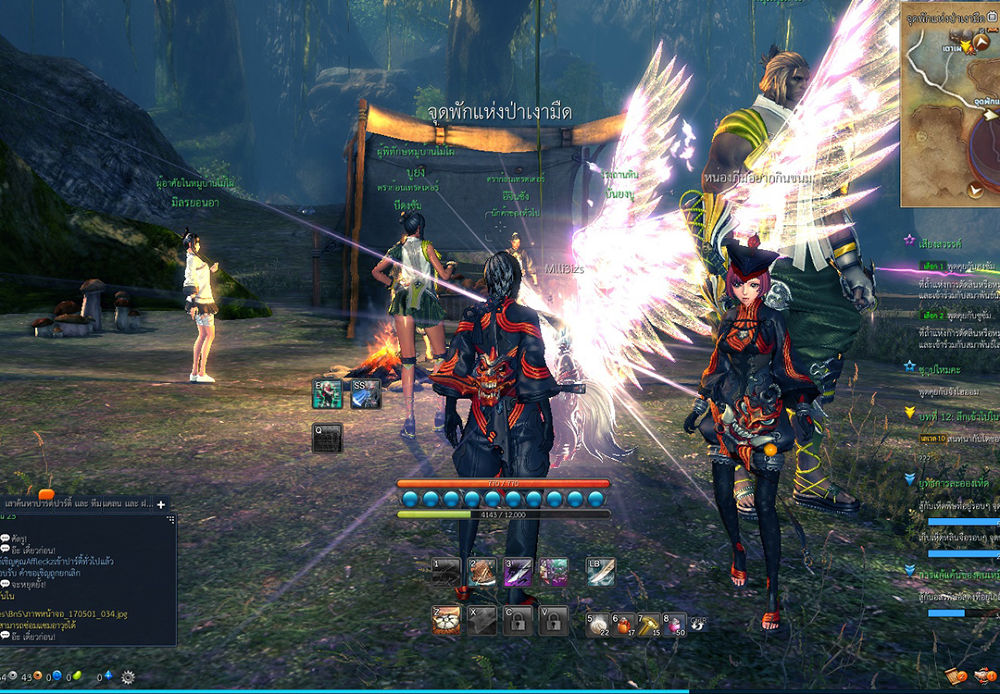Use the LB sword slash skill
Screen dimensions: 1000x694
pos(600,572)
